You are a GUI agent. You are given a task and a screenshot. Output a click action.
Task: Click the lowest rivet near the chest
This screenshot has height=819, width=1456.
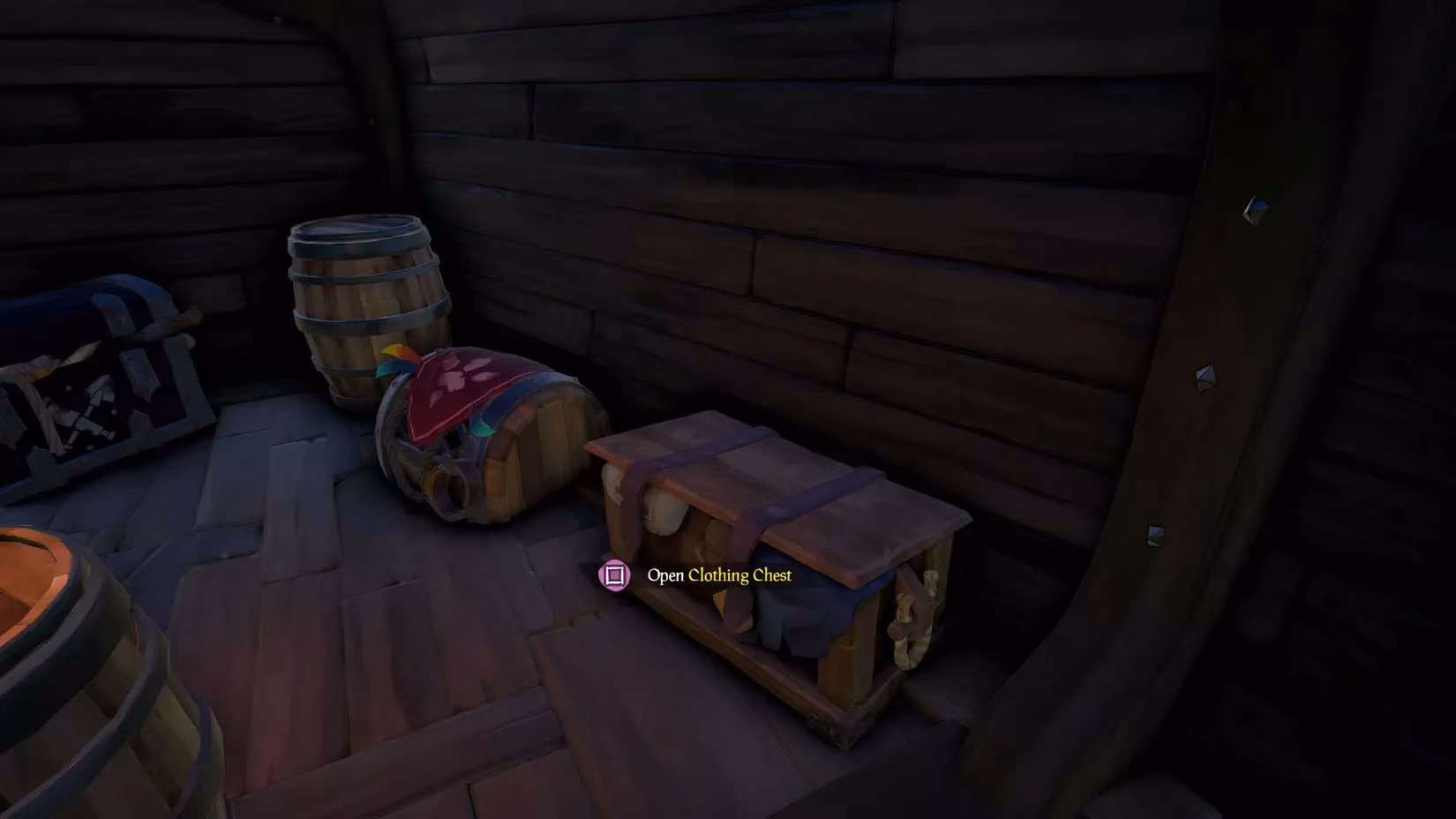1153,536
